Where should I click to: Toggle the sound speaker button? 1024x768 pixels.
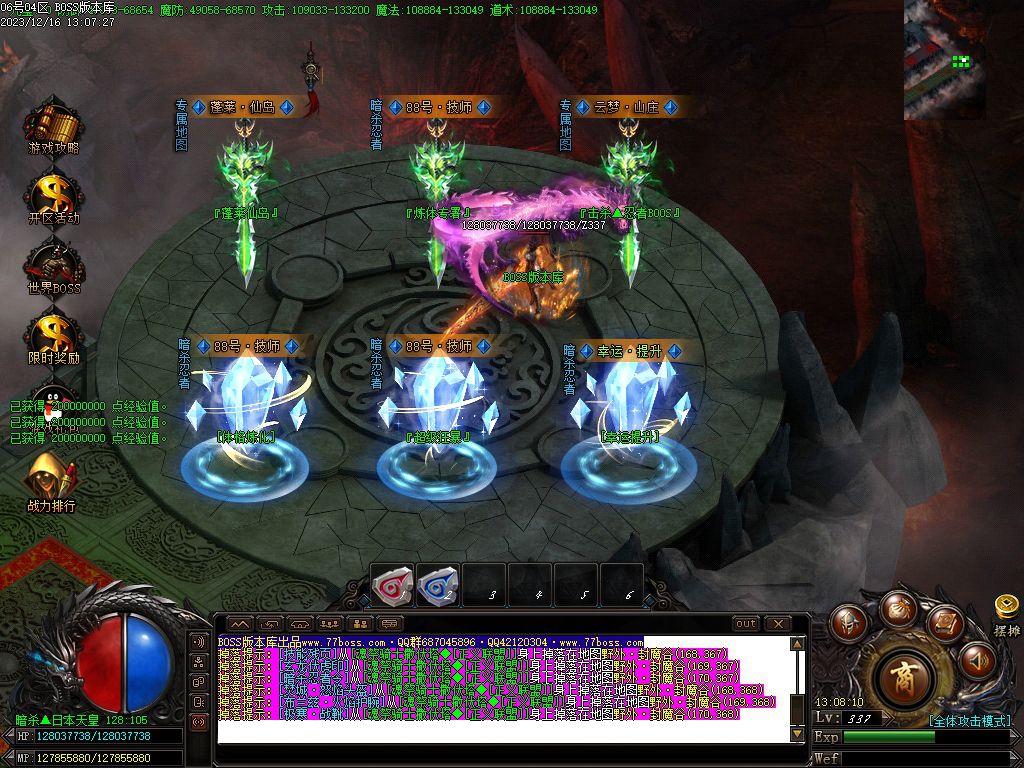977,660
